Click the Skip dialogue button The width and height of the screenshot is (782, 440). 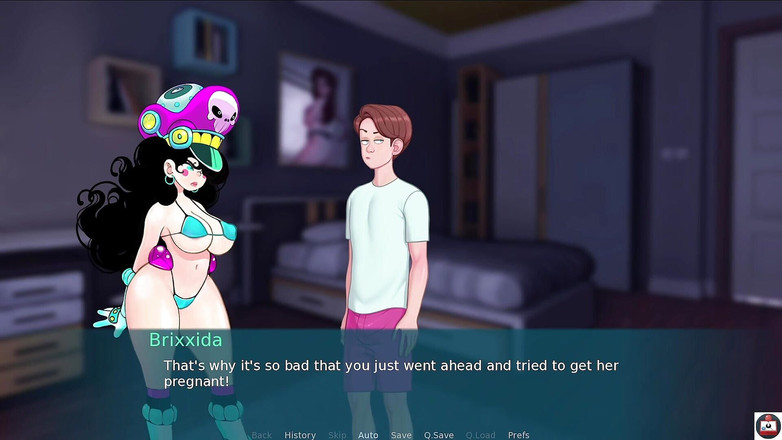point(337,435)
